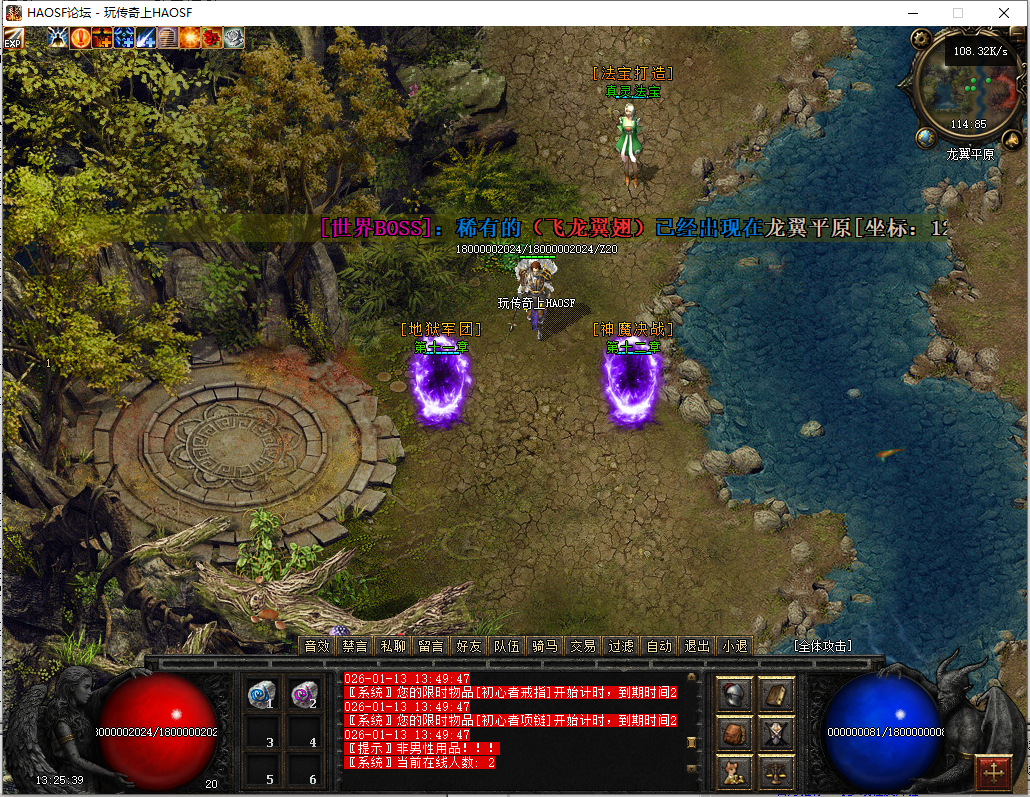Image resolution: width=1030 pixels, height=797 pixels.
Task: Open the 交易 trade button
Action: (x=582, y=646)
